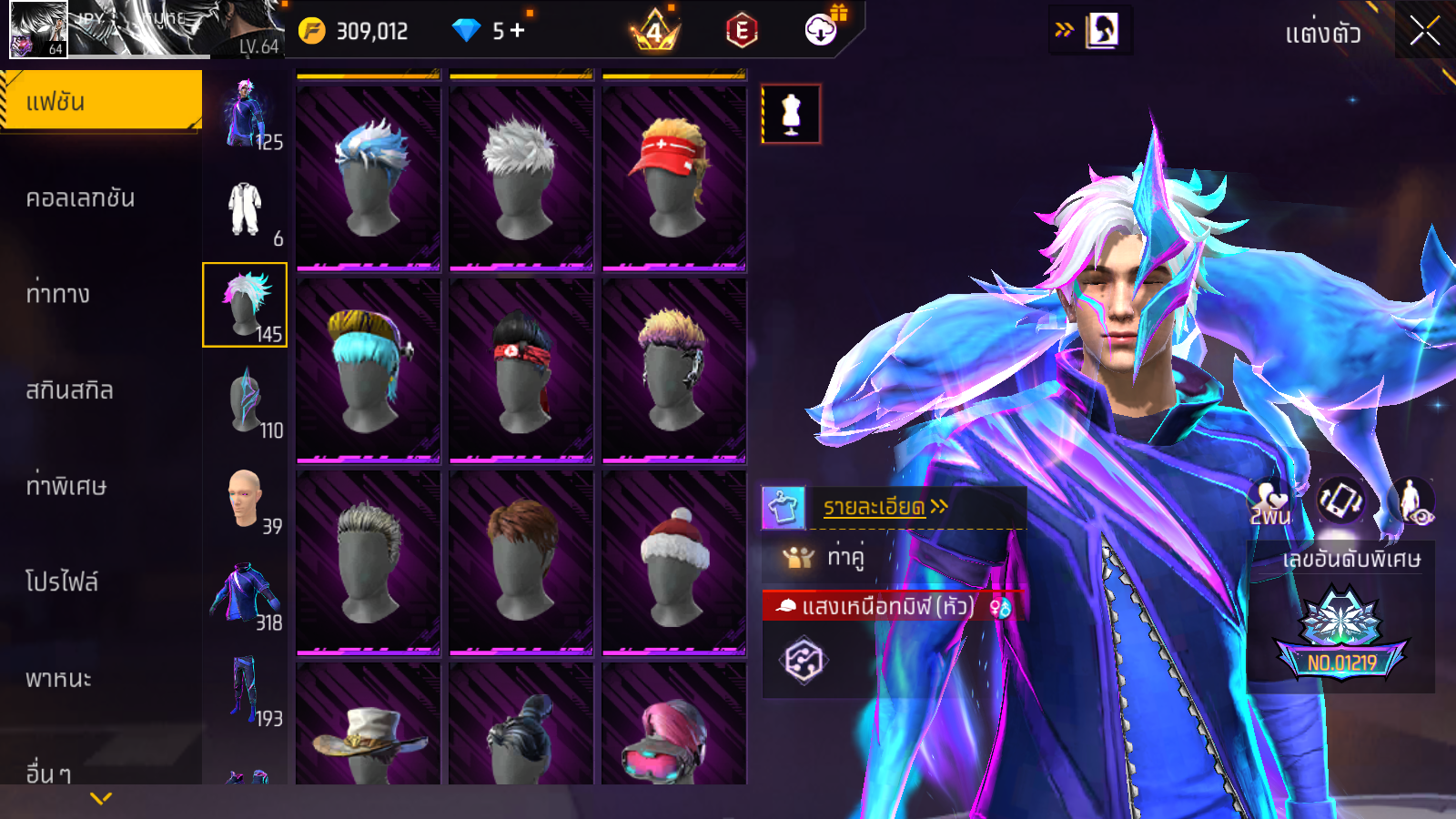The width and height of the screenshot is (1456, 819).
Task: Open the พาหนะ tab
Action: (58, 679)
